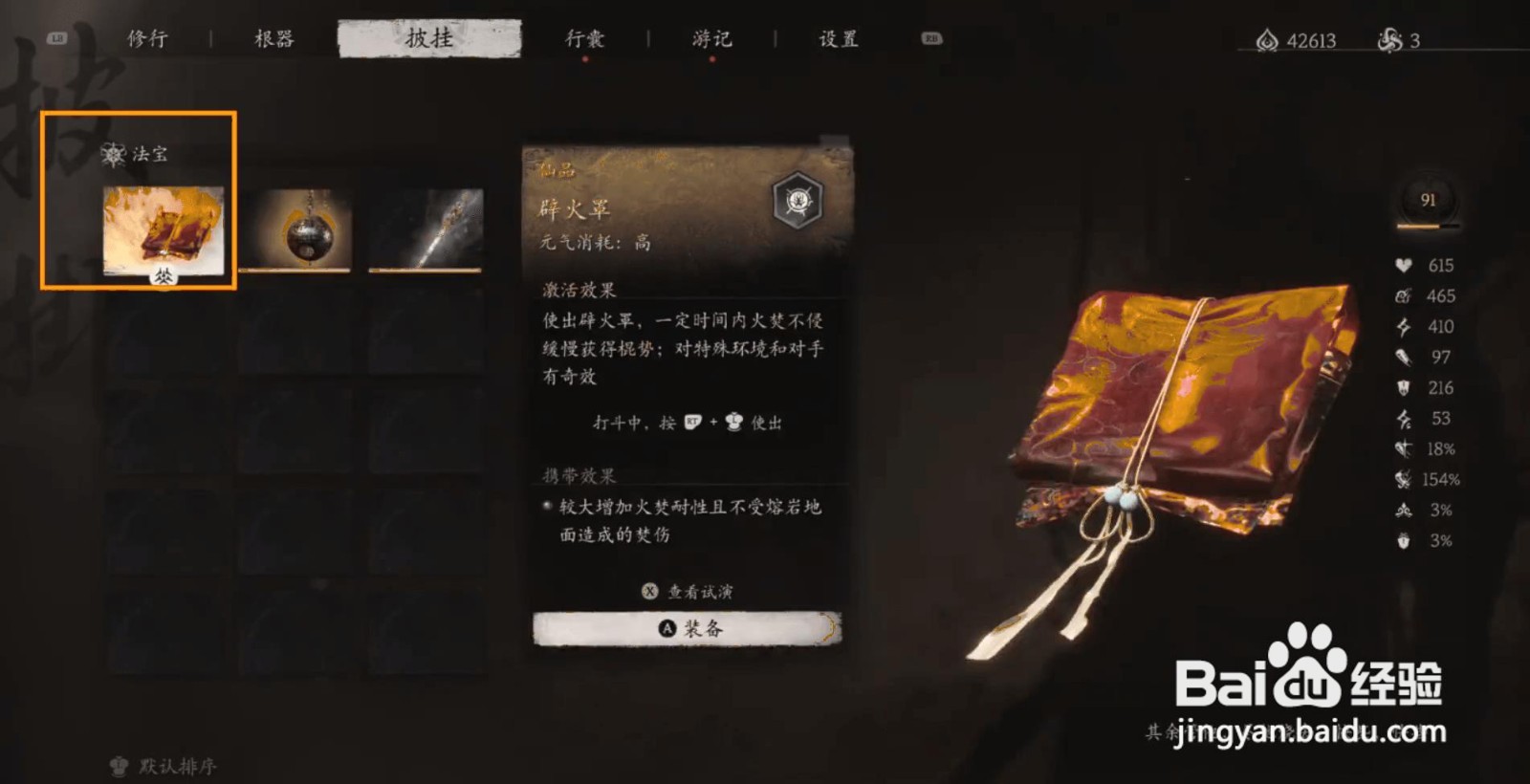
Task: Click the 法宝 category emblem icon
Action: (114, 155)
